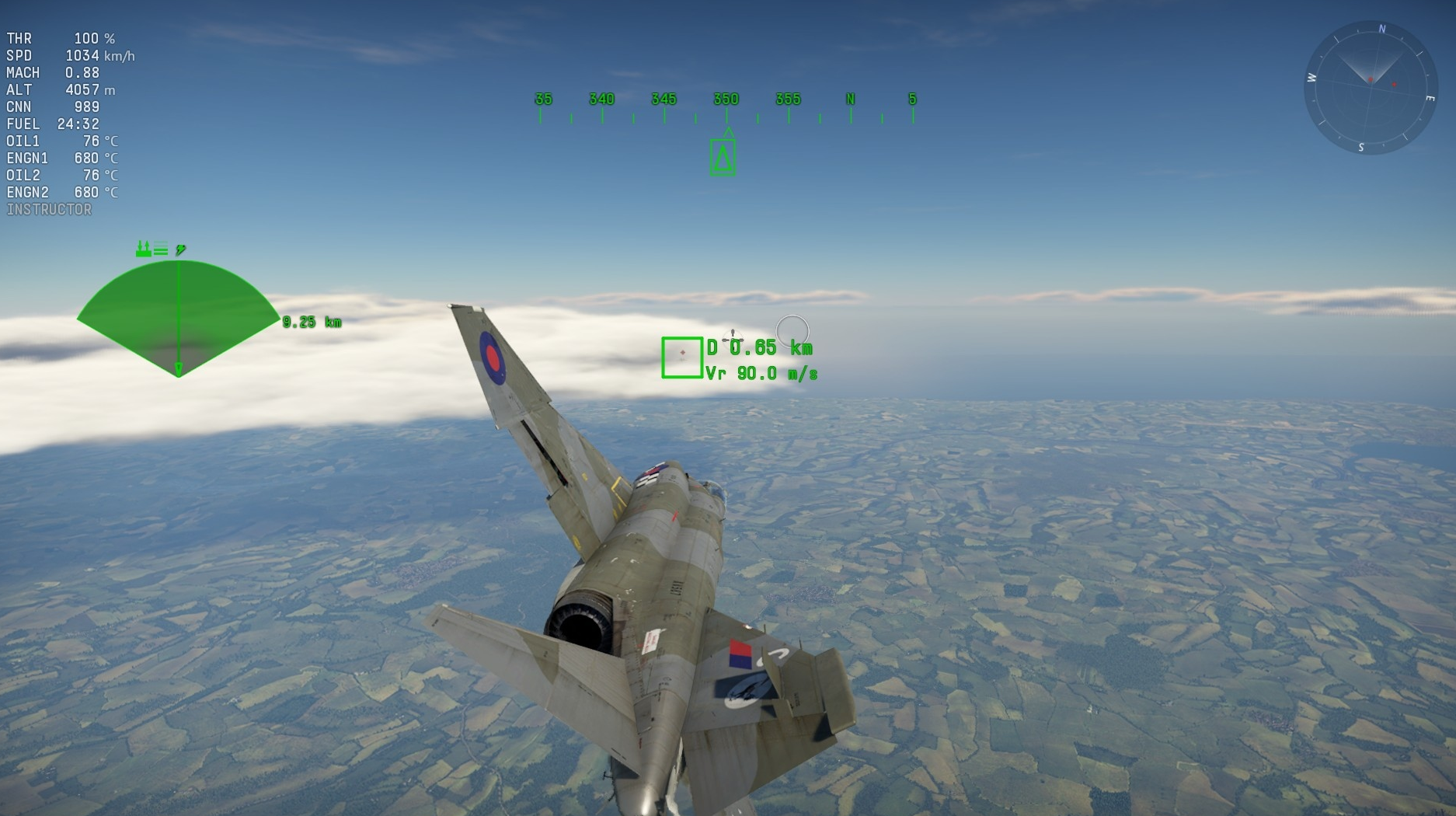Click the circular compass minimap
1456x816 pixels.
tap(1370, 88)
